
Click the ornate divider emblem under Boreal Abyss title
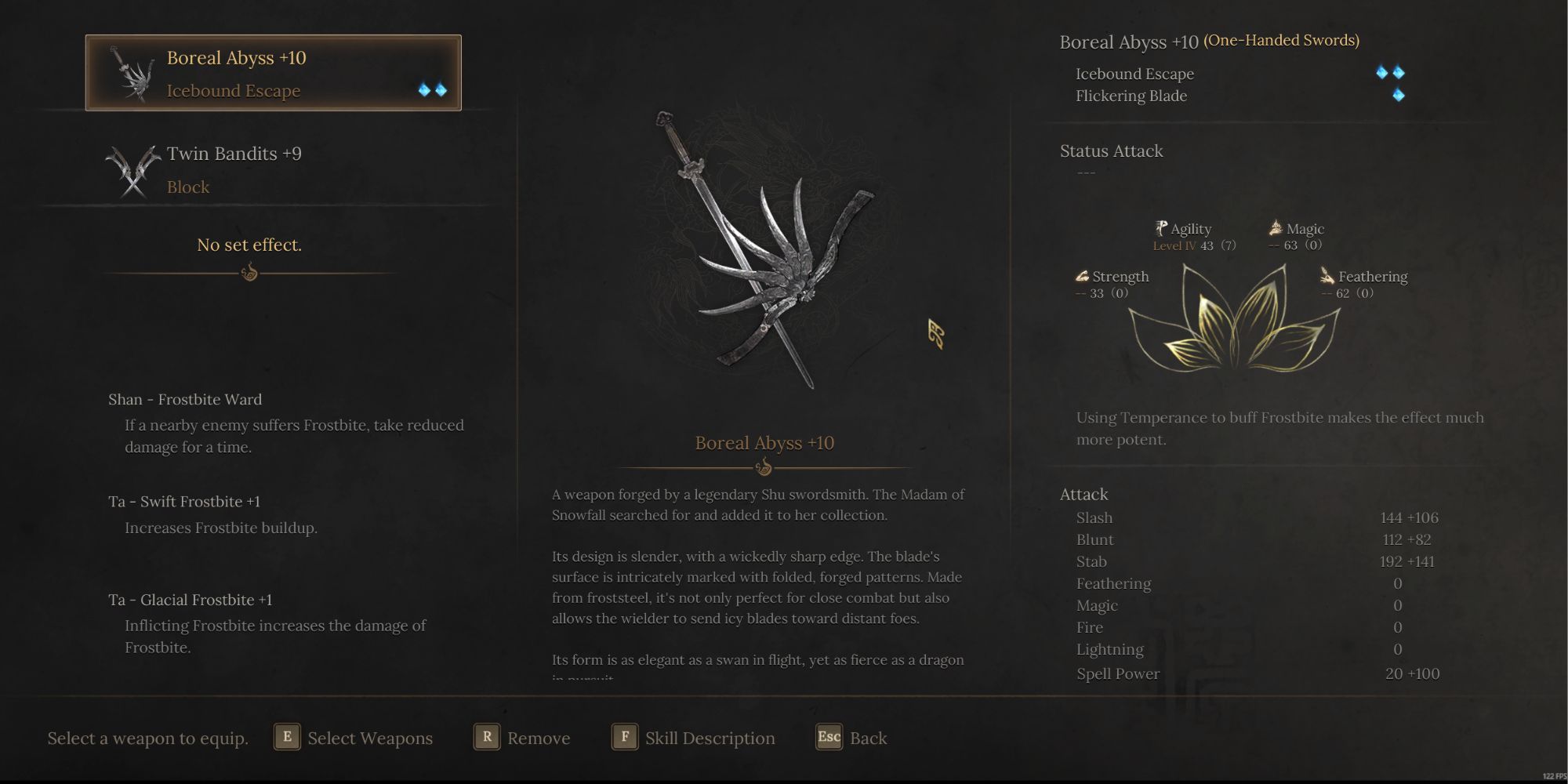[764, 468]
